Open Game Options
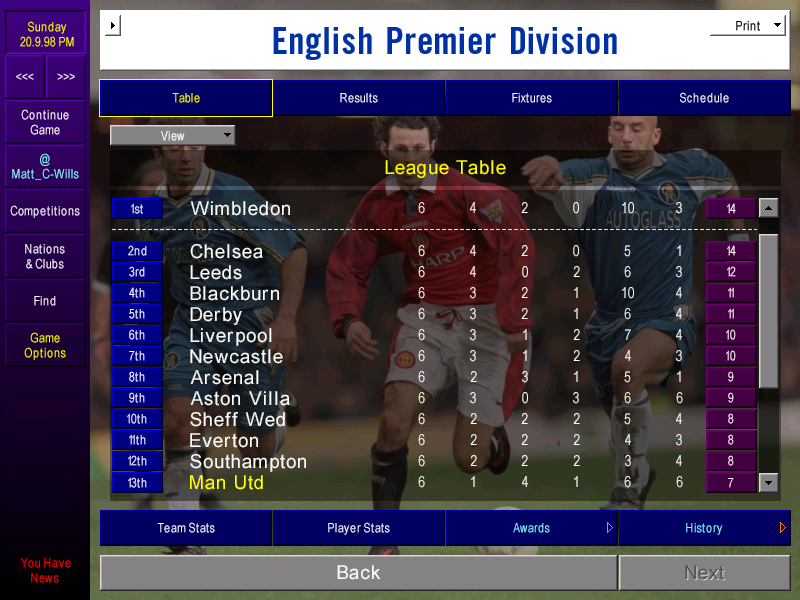 coord(45,346)
